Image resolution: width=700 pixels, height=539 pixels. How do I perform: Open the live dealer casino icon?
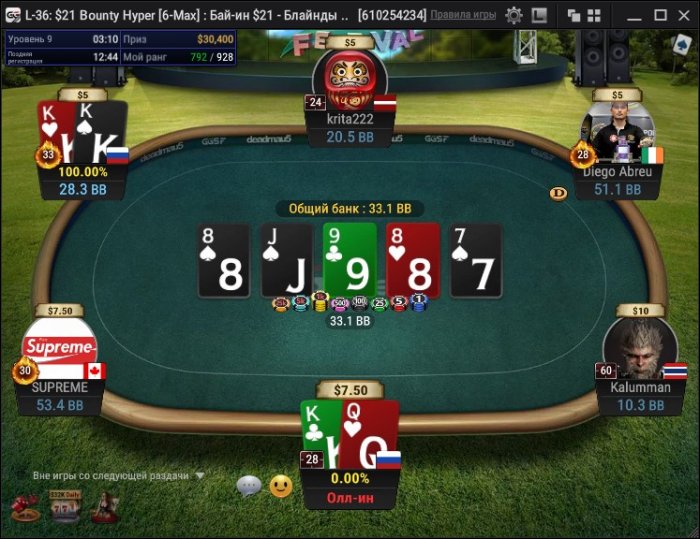click(103, 508)
